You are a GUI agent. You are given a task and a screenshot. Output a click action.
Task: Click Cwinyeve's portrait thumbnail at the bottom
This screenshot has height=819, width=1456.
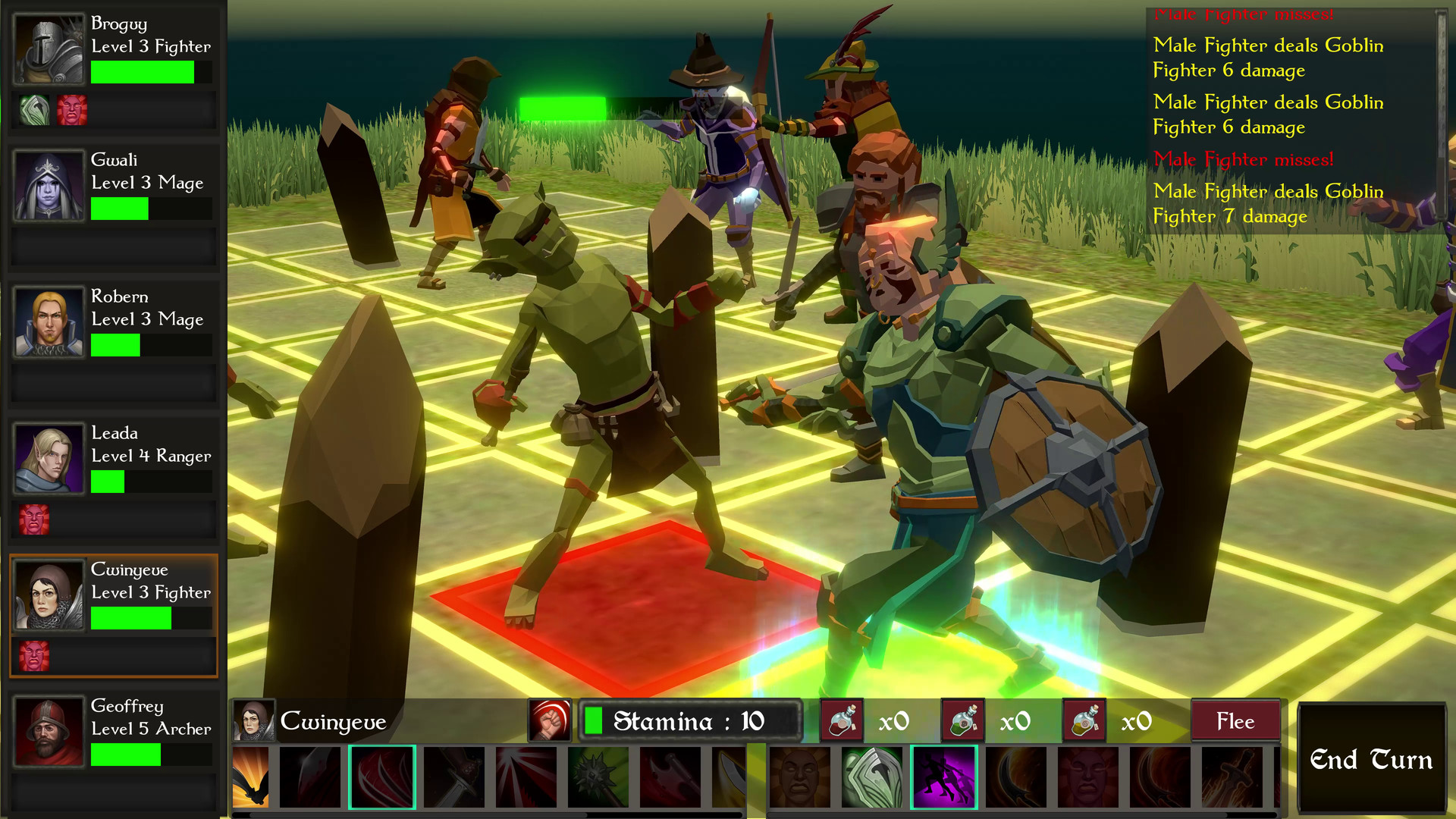(256, 720)
